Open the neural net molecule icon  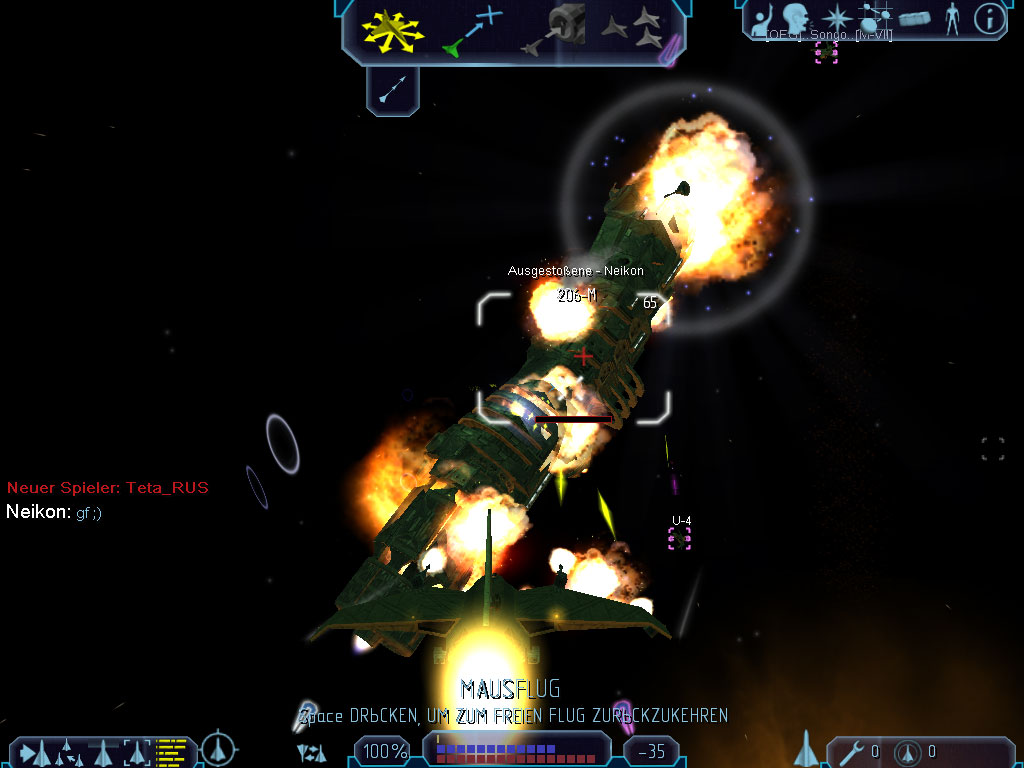(x=875, y=18)
